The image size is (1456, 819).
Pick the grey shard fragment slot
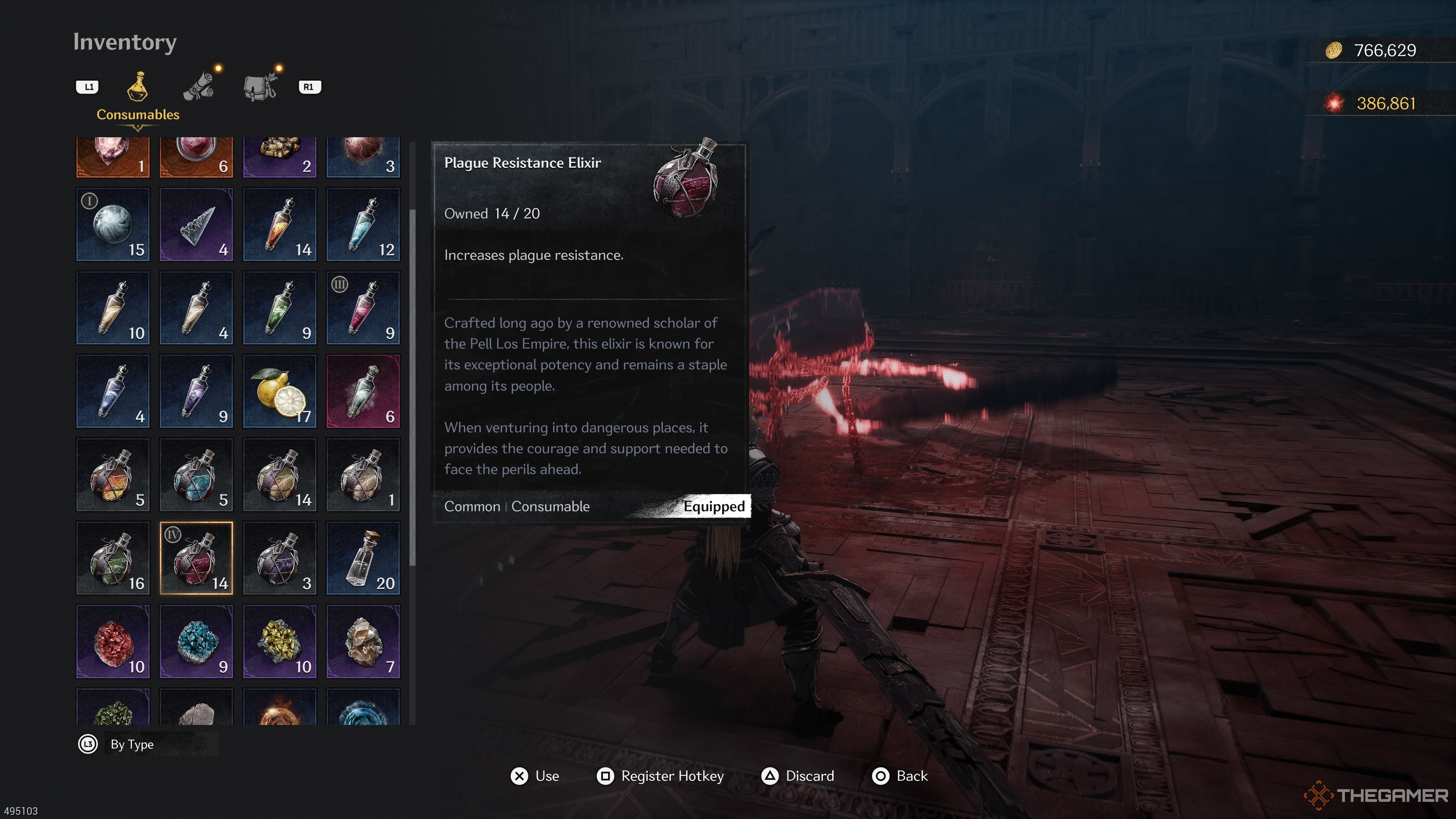(x=196, y=224)
